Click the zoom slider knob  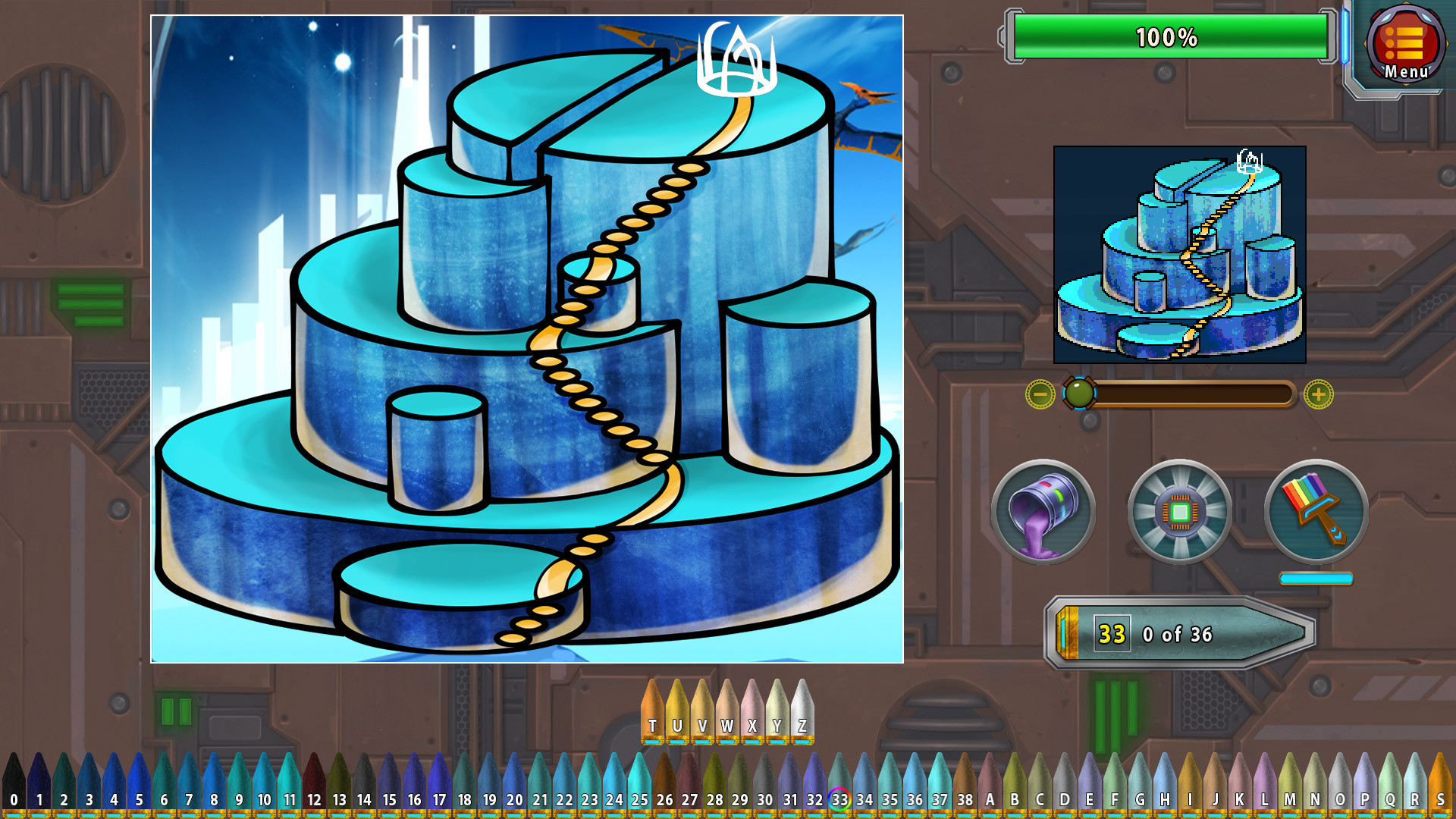1081,393
